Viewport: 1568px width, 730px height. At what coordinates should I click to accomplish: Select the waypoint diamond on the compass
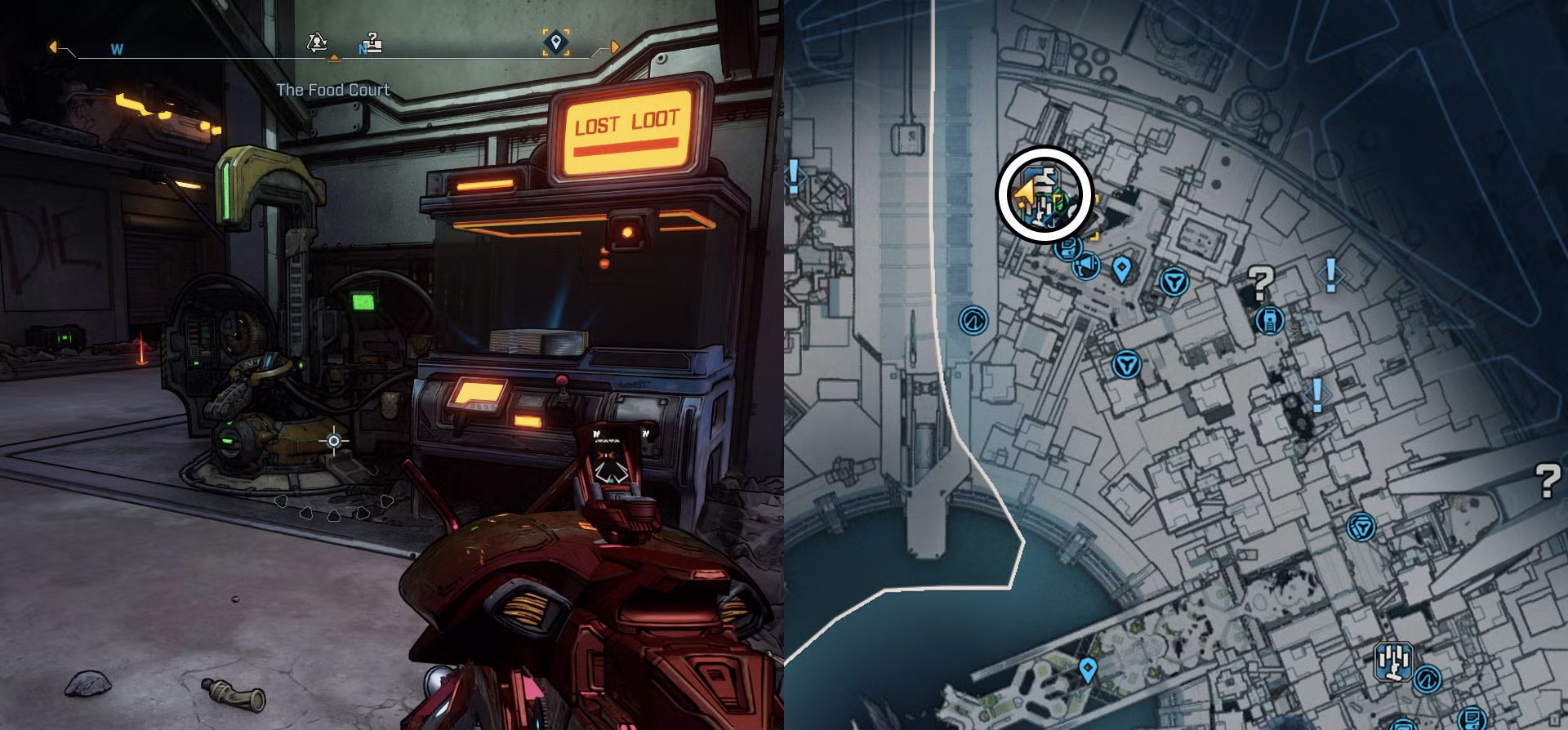pyautogui.click(x=556, y=42)
